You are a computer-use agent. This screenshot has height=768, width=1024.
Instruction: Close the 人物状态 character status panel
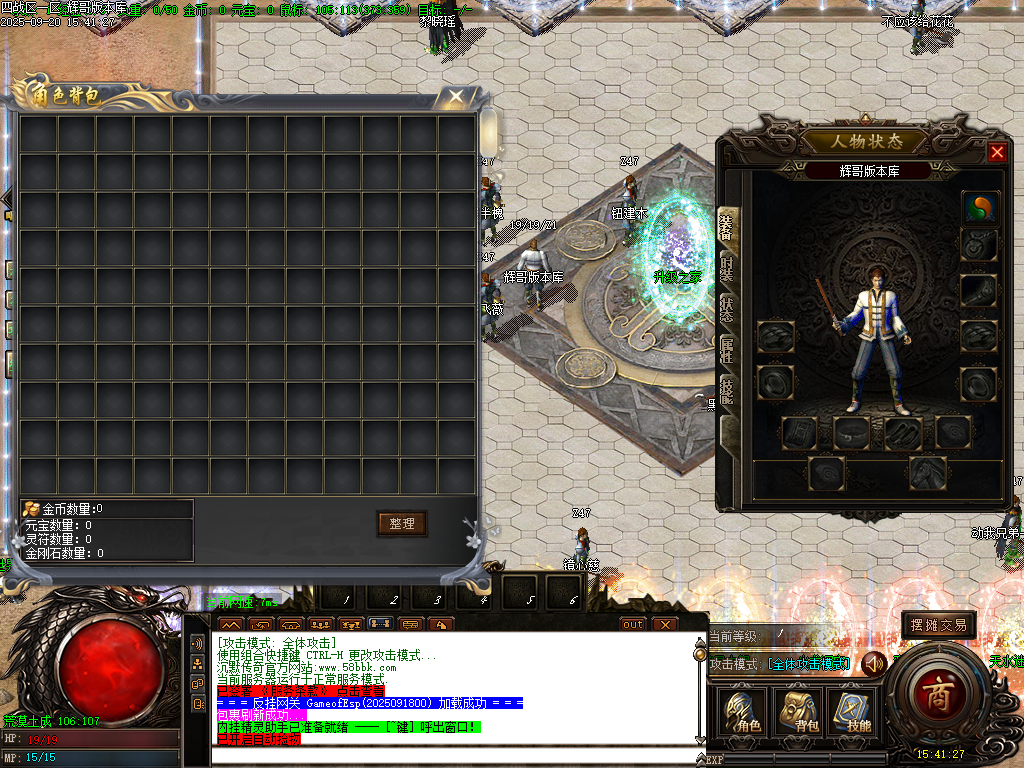tap(997, 152)
